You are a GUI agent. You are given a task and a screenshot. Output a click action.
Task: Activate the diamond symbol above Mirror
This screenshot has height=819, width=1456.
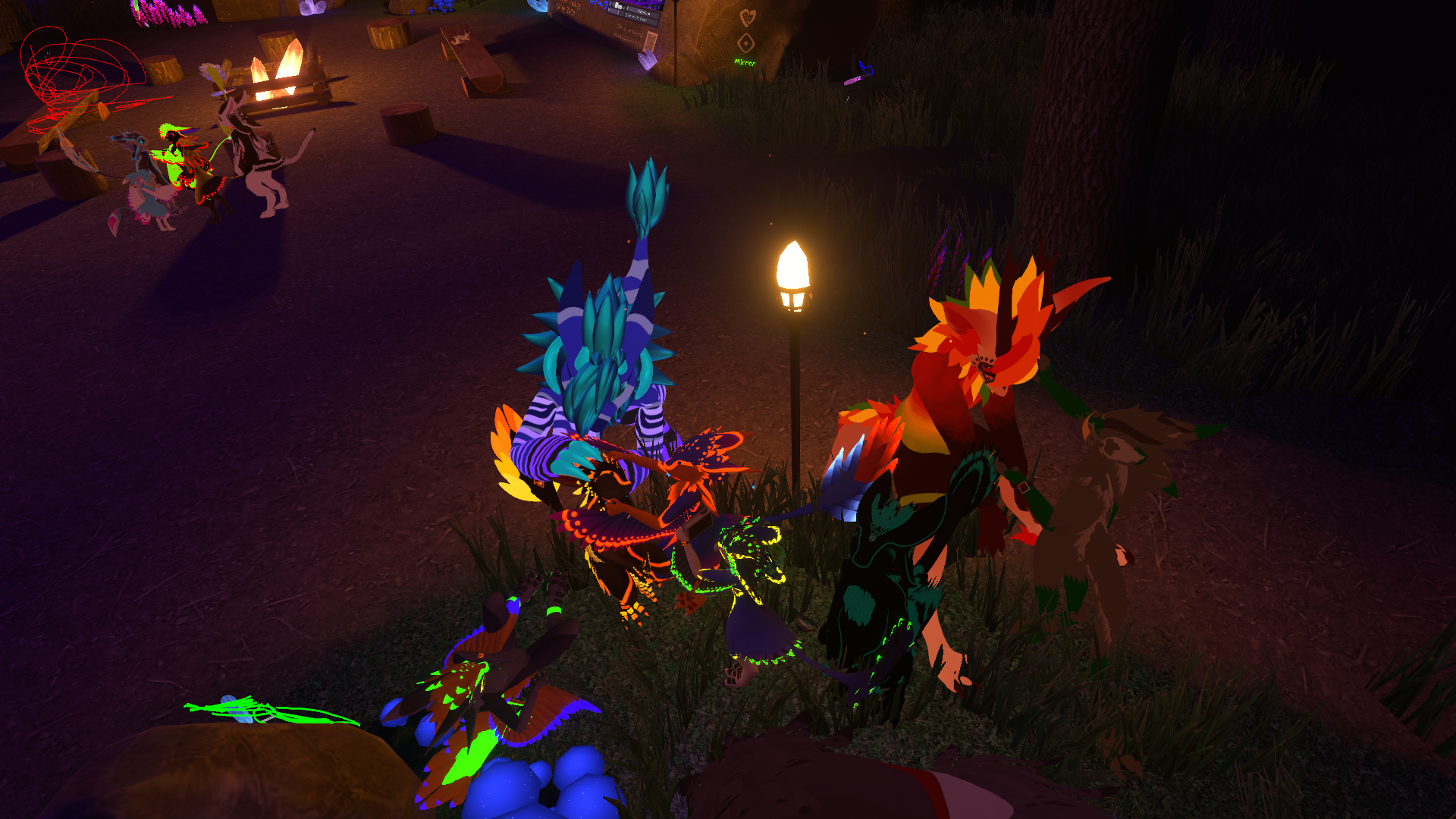[746, 42]
